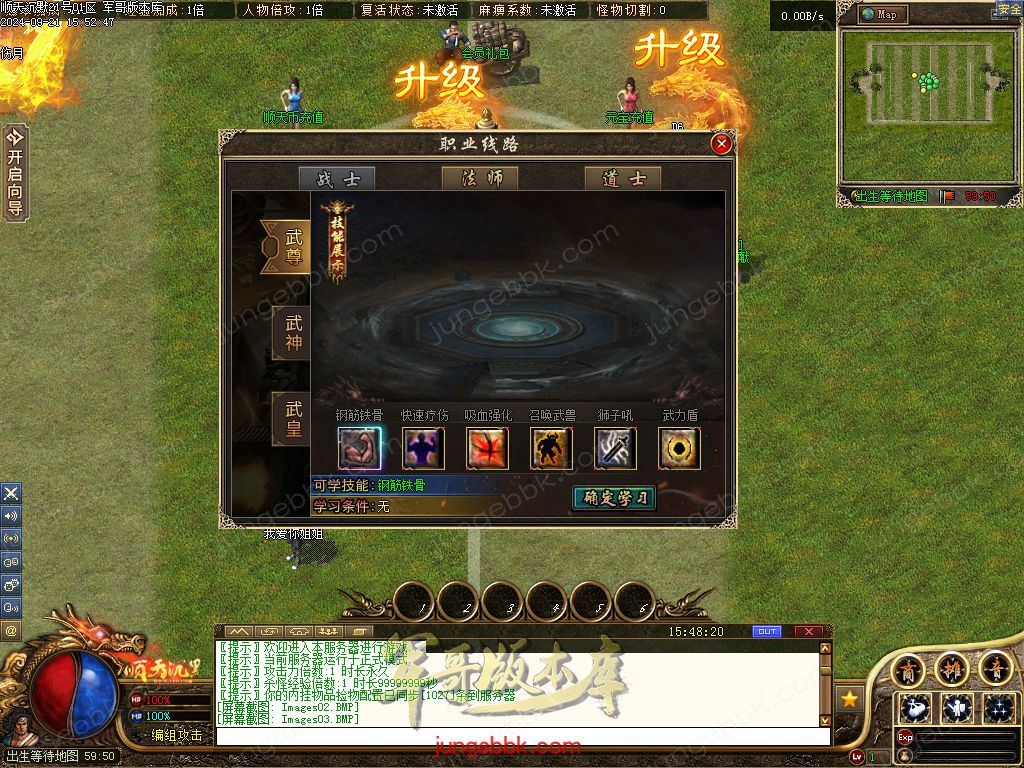
Task: Open the map via the Map button
Action: [883, 14]
